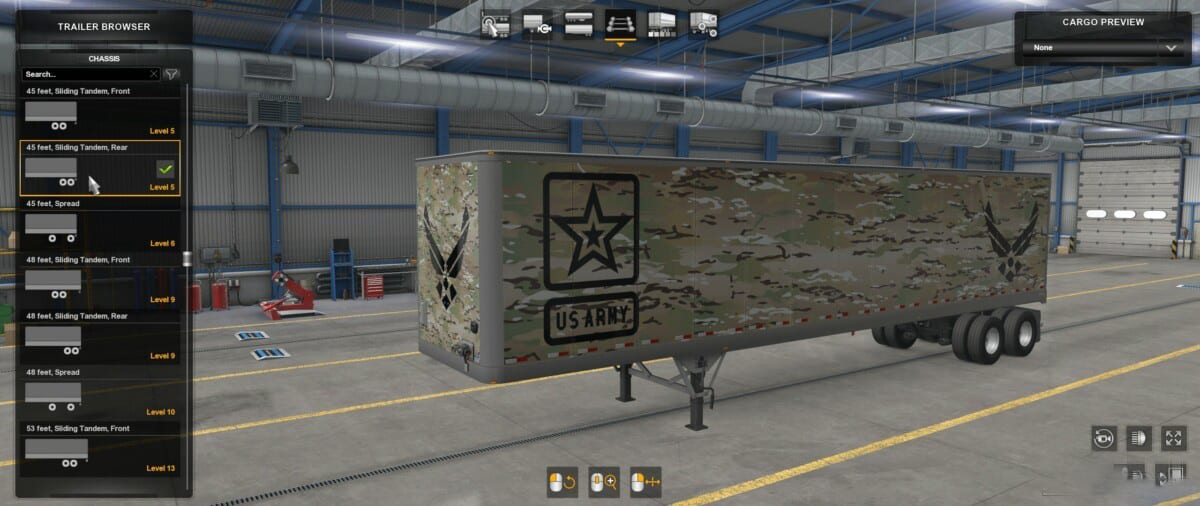Image resolution: width=1200 pixels, height=506 pixels.
Task: Select the 53 feet, Sliding Tandem, Front chassis
Action: (x=100, y=449)
